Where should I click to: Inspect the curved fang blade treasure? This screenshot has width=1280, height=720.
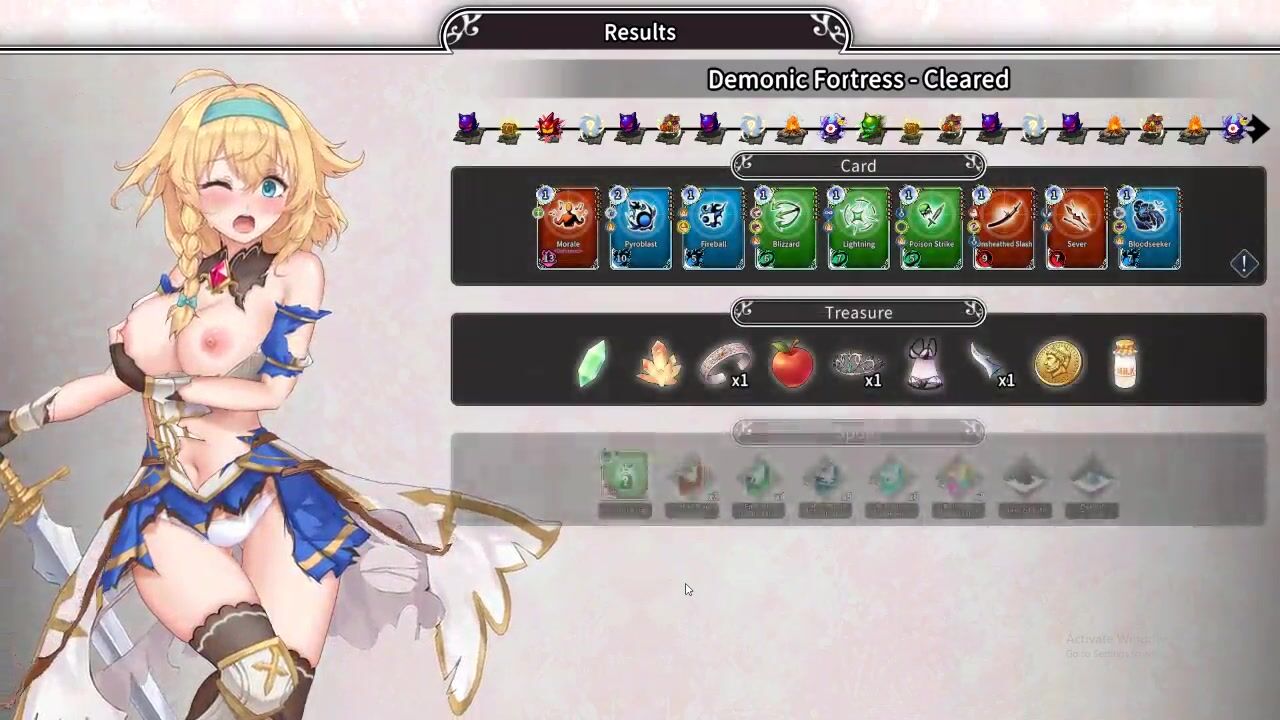coord(988,363)
